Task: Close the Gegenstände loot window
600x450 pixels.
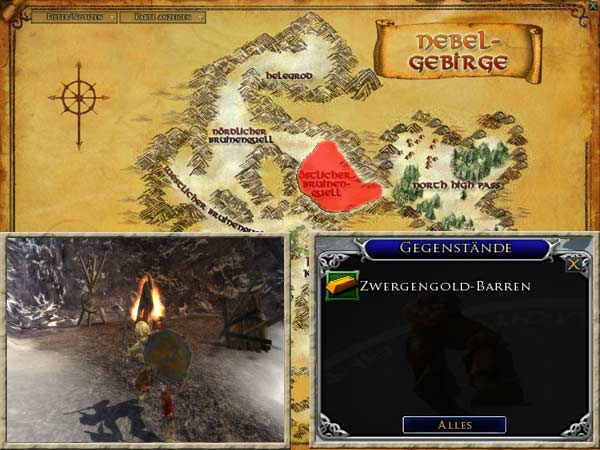Action: 573,265
